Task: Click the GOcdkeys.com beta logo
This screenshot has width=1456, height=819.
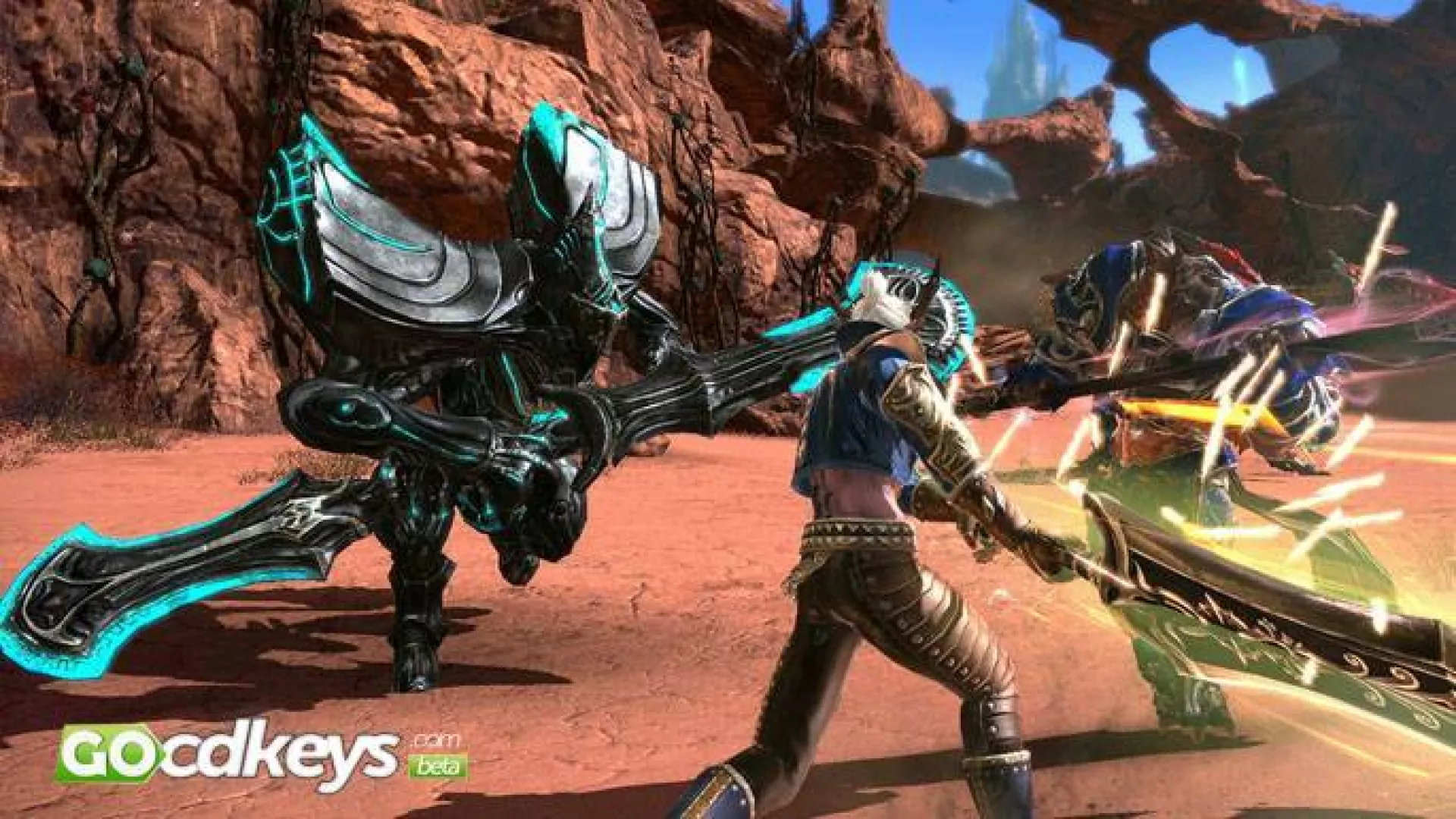Action: (x=260, y=753)
